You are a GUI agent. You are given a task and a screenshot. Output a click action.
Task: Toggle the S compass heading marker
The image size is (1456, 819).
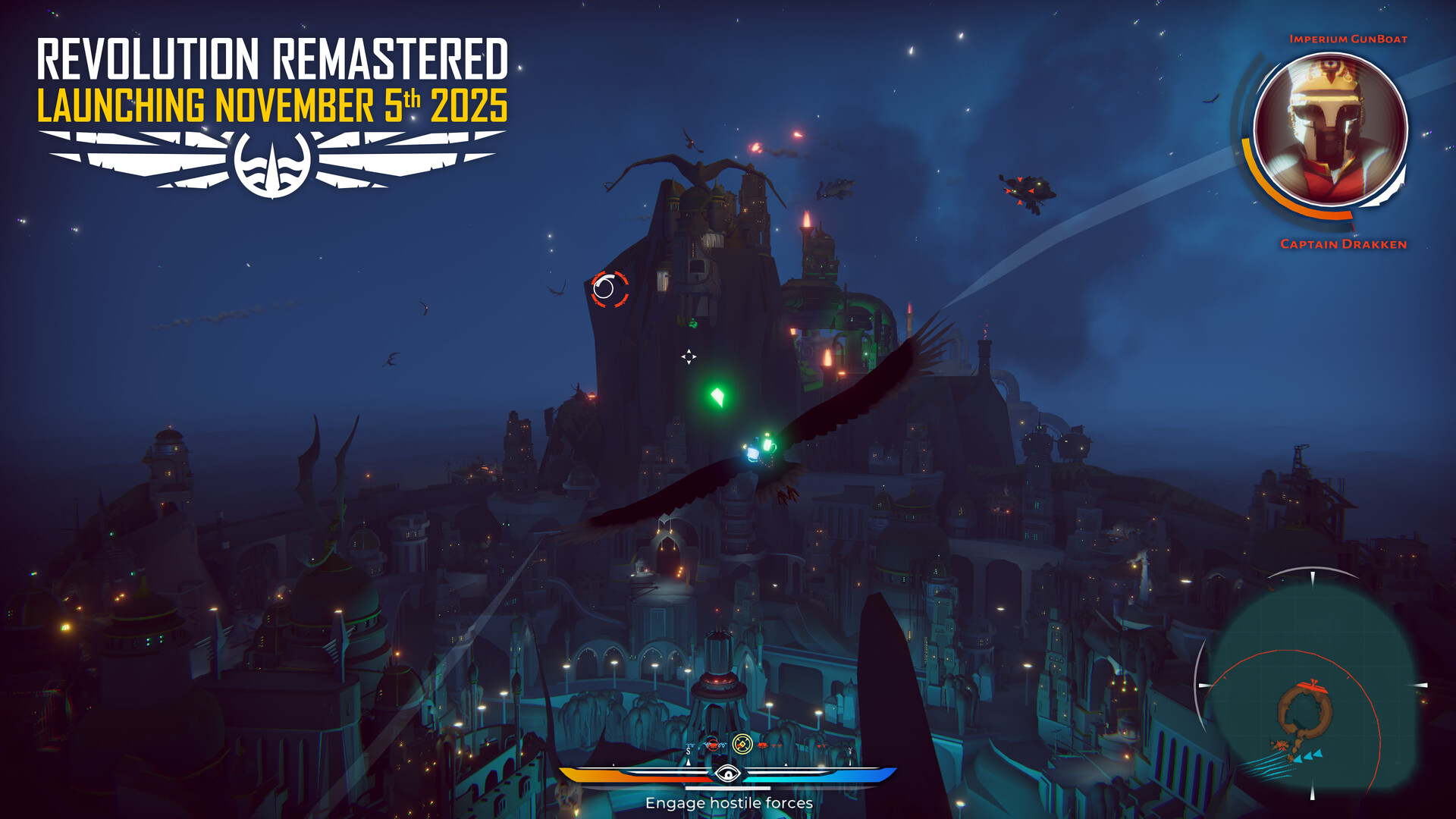688,750
